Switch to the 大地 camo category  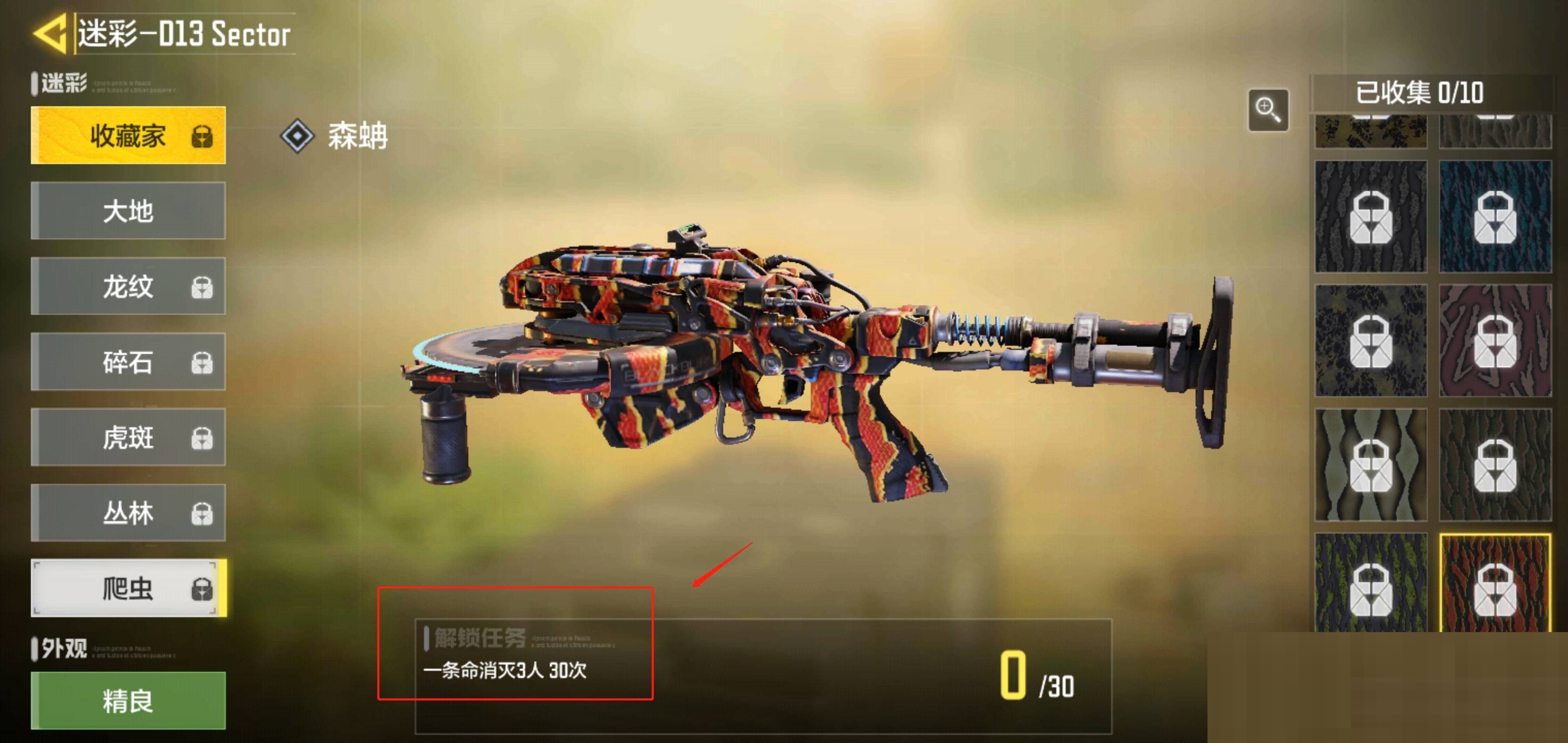128,211
